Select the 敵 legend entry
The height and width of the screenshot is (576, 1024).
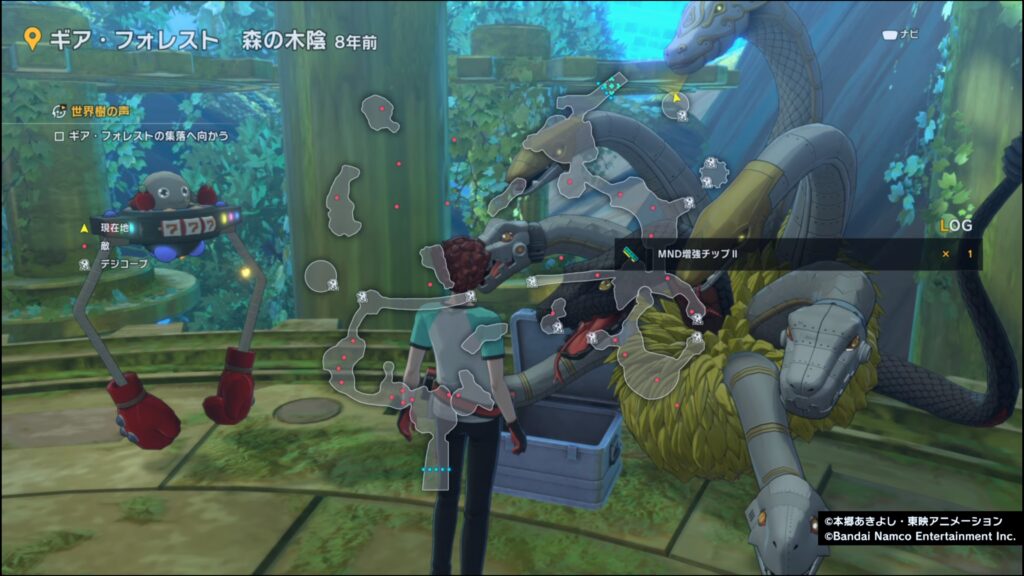click(x=104, y=246)
